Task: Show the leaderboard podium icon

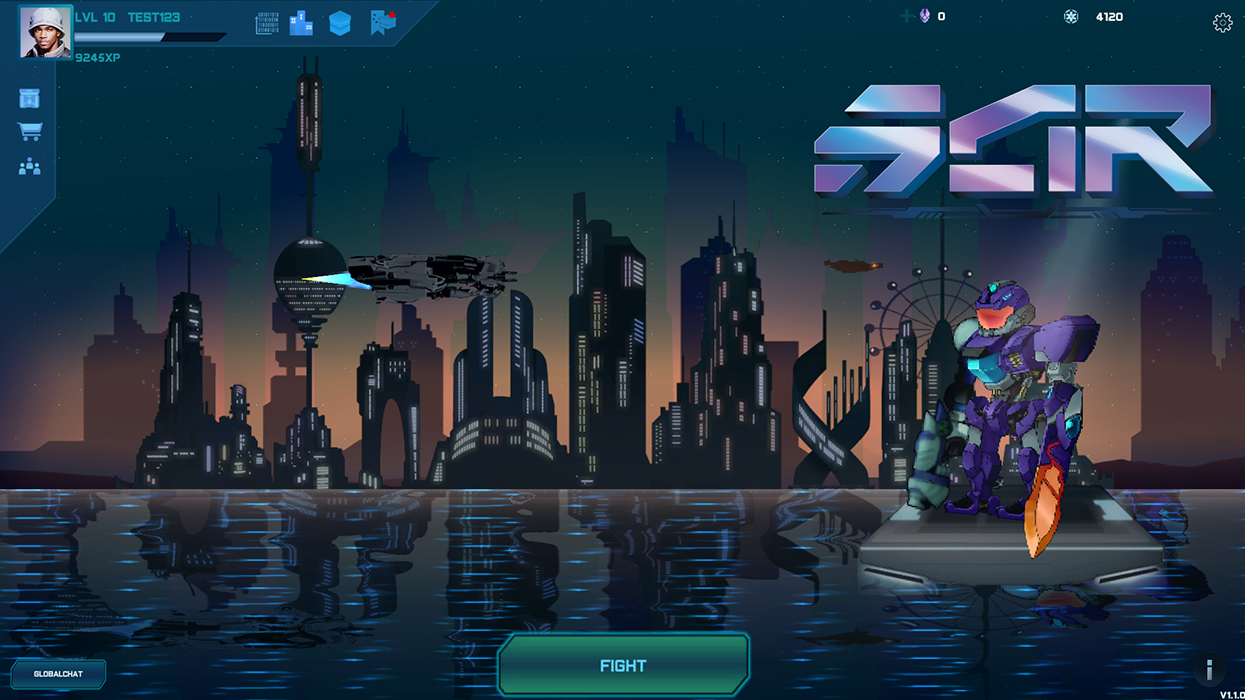Action: click(301, 24)
